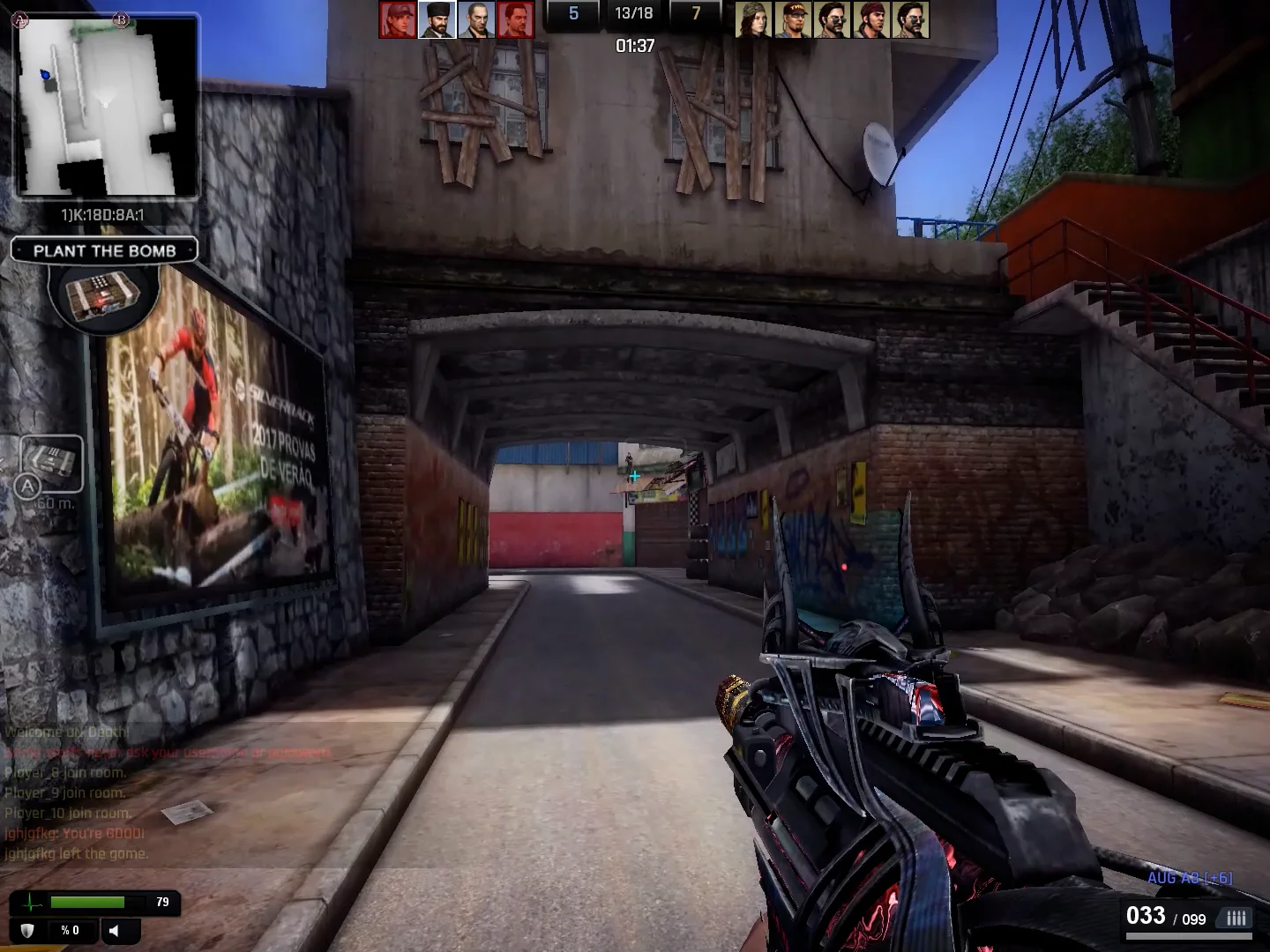Select the woman in camo hat portrait
This screenshot has width=1270, height=952.
pos(753,19)
